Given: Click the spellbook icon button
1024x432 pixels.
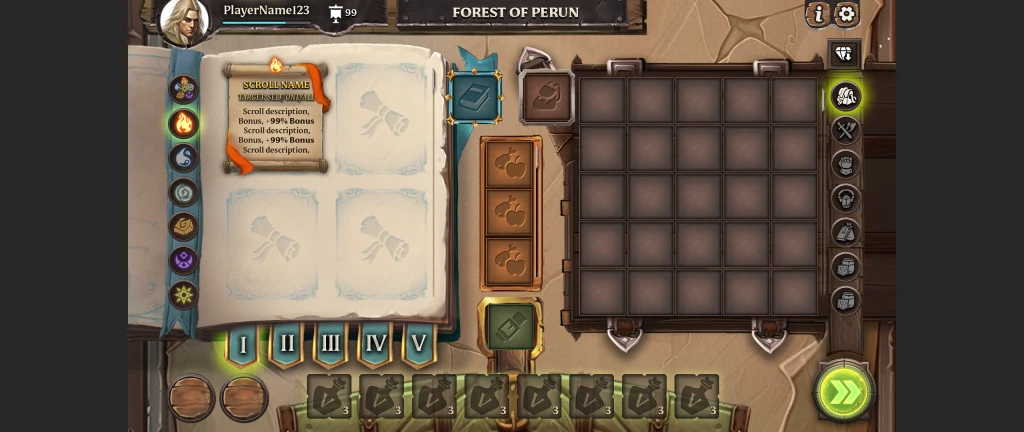Looking at the screenshot, I should pyautogui.click(x=475, y=98).
